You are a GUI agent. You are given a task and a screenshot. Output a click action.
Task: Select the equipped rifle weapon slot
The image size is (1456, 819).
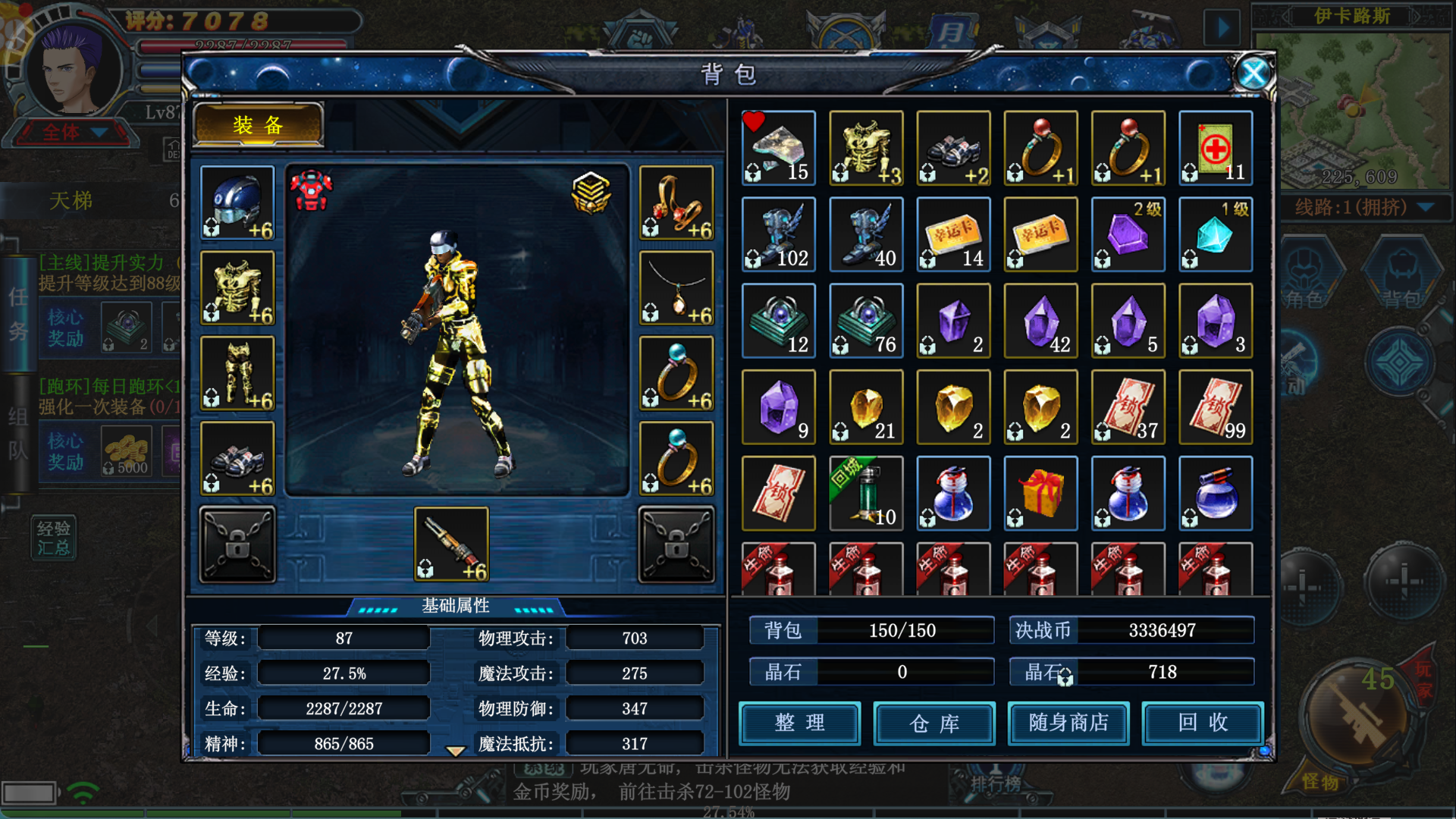(x=451, y=544)
